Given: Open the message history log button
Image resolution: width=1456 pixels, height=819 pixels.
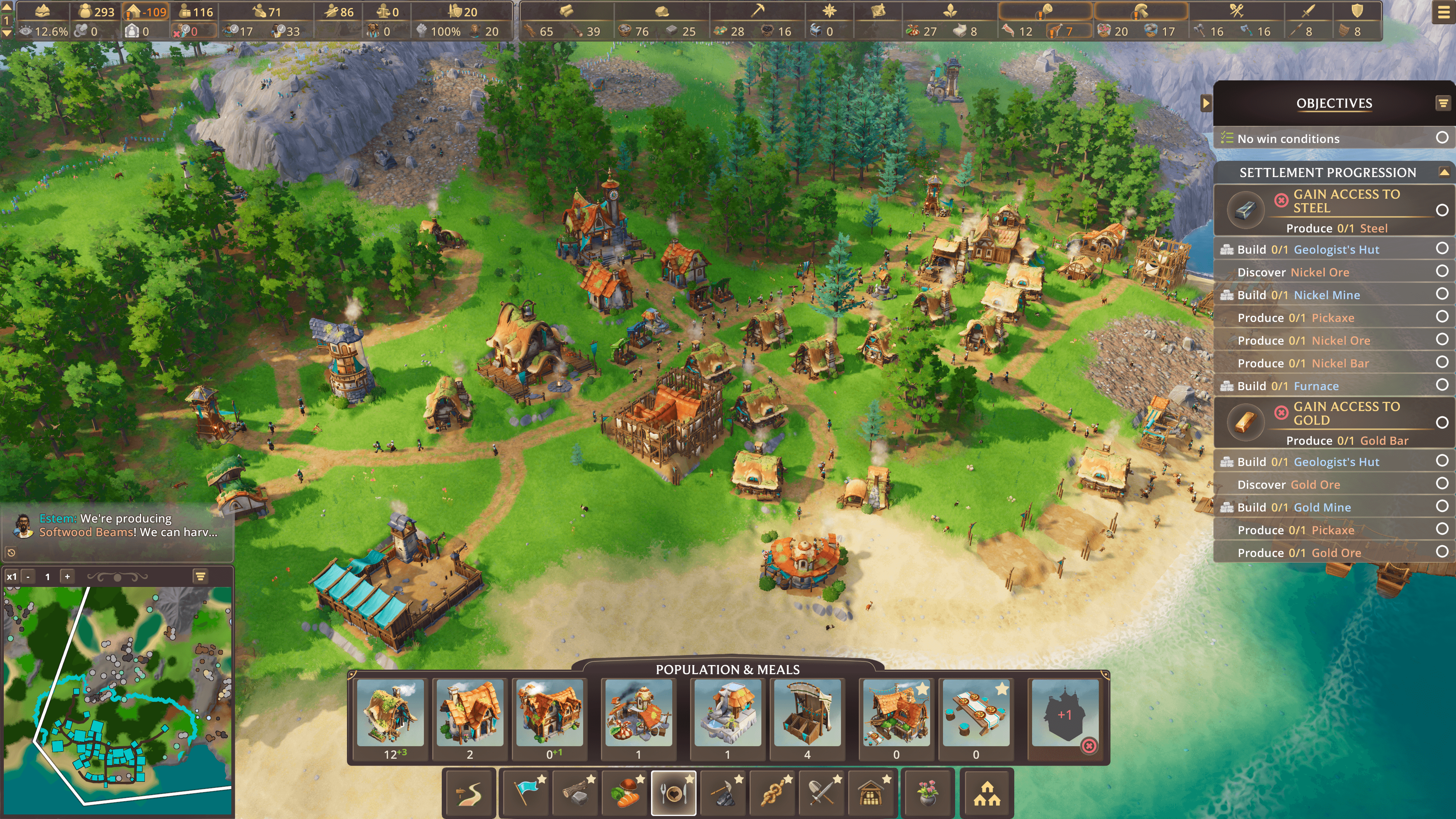Looking at the screenshot, I should [x=11, y=552].
